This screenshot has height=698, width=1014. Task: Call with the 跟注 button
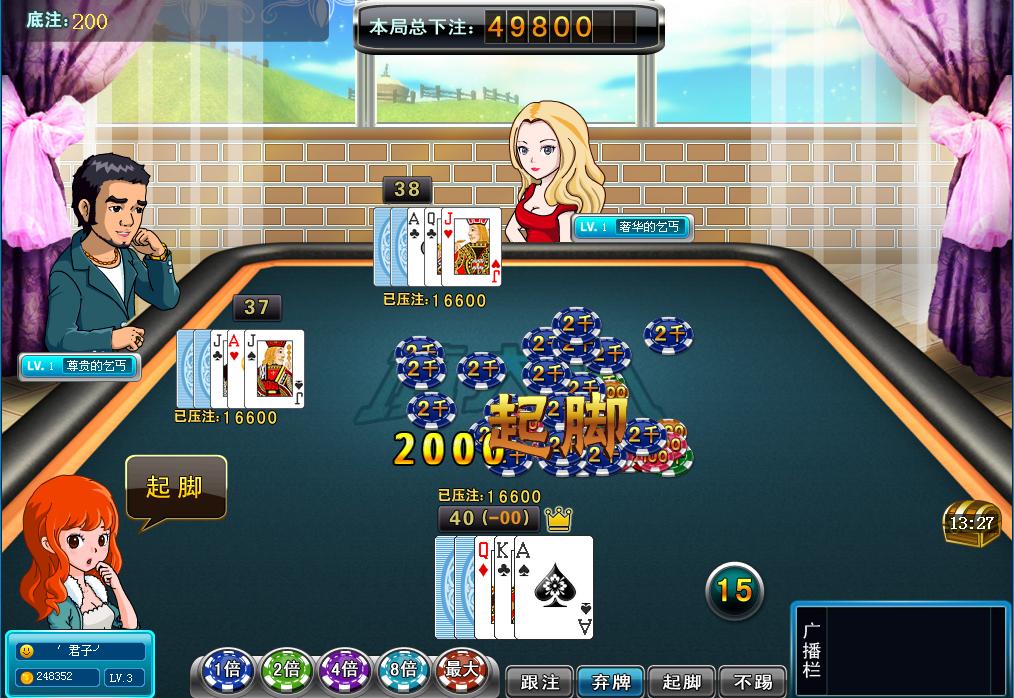pyautogui.click(x=540, y=682)
